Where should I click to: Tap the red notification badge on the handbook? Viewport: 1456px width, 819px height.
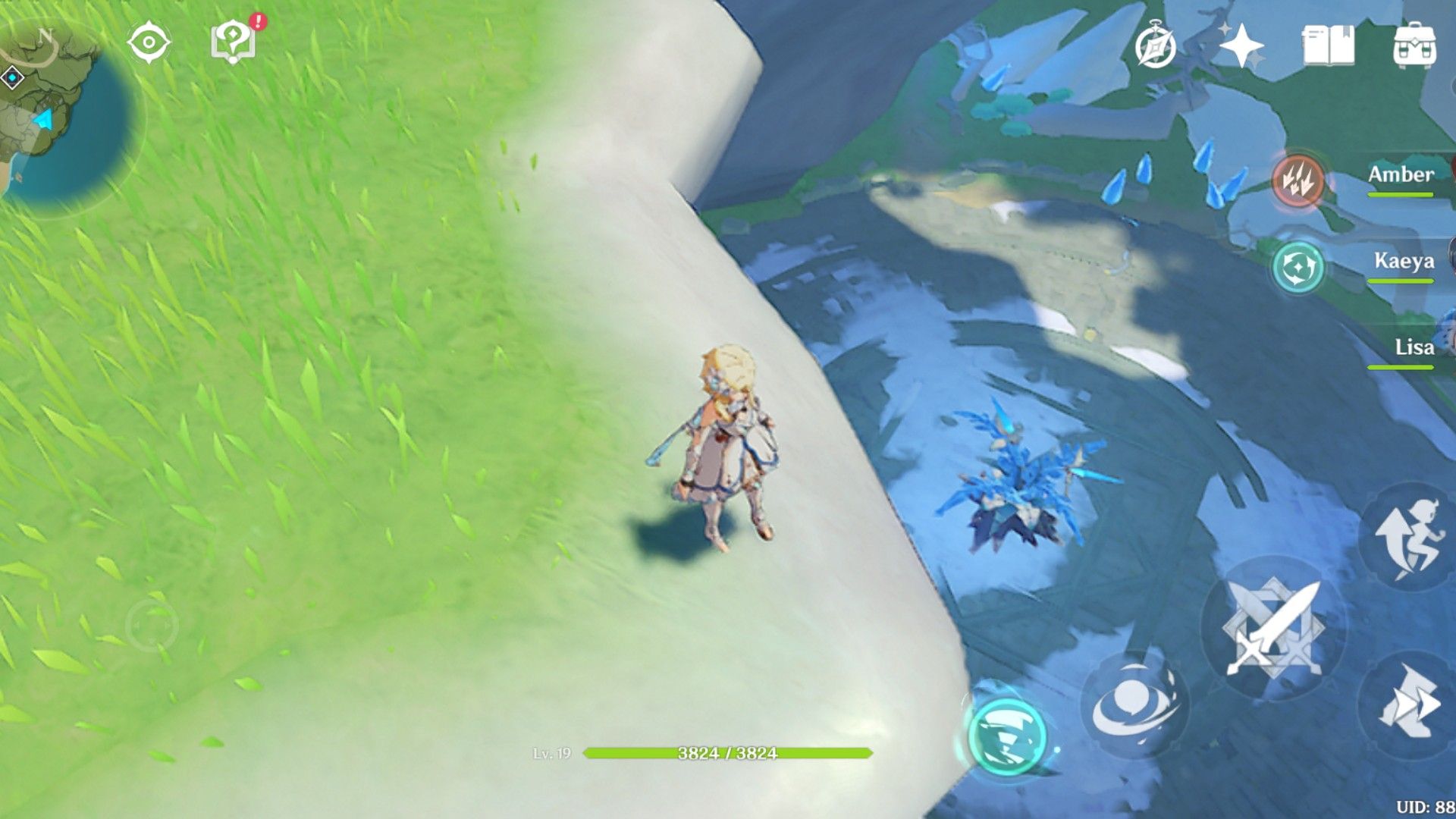click(258, 20)
